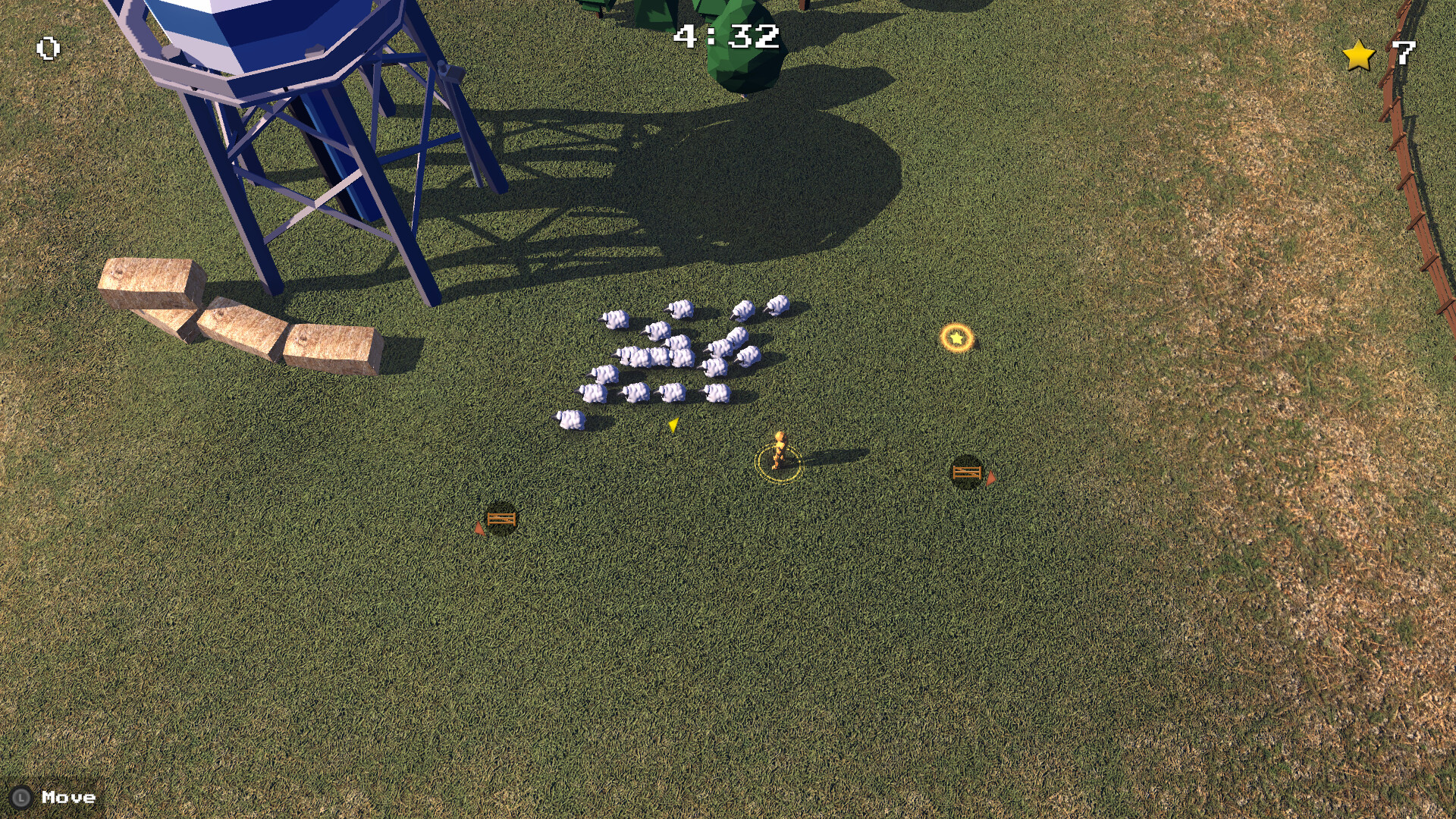Select the hurdle gate near the character
The image size is (1456, 819).
pos(965,472)
